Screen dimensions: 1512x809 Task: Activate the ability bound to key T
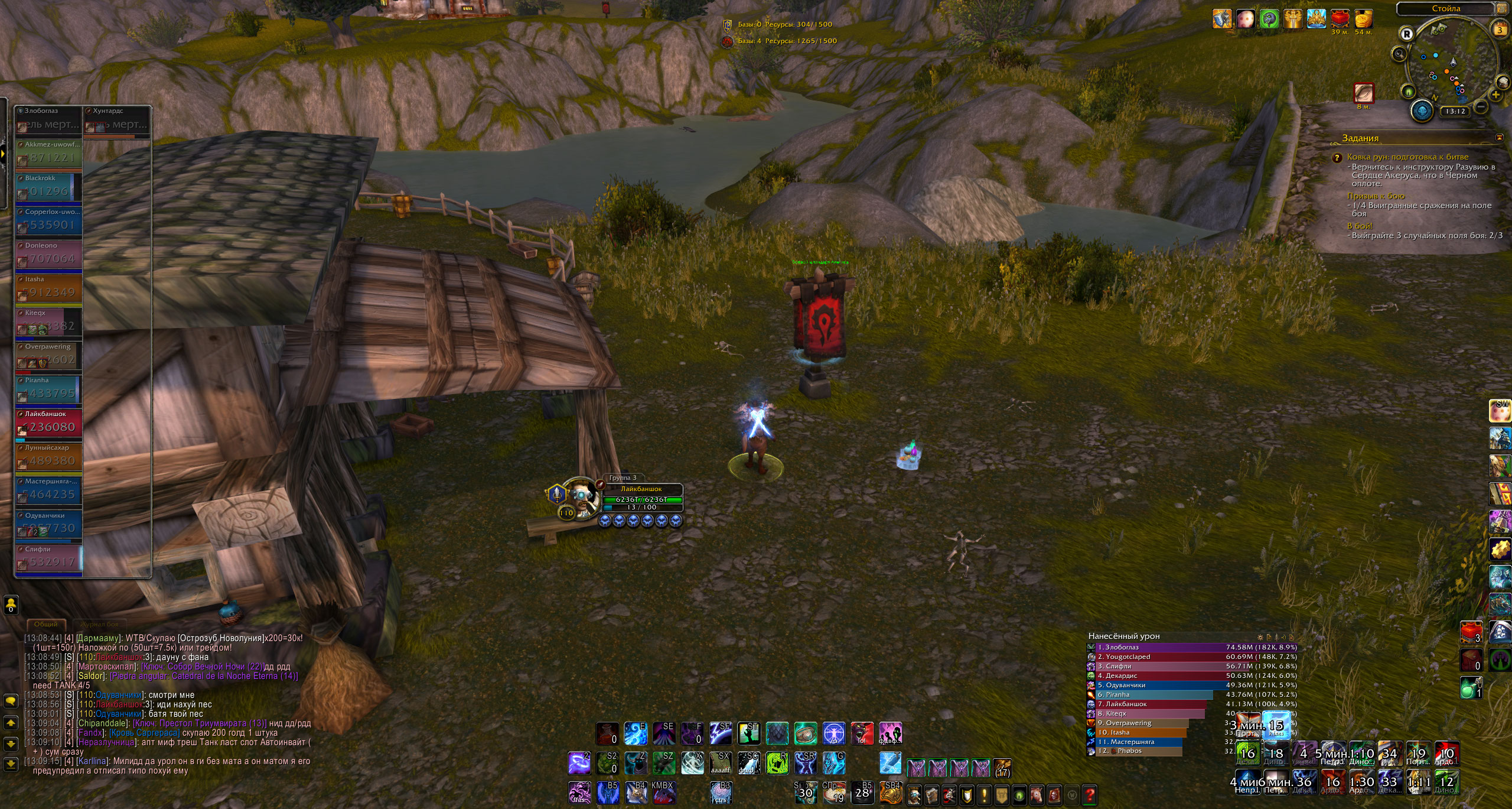890,763
